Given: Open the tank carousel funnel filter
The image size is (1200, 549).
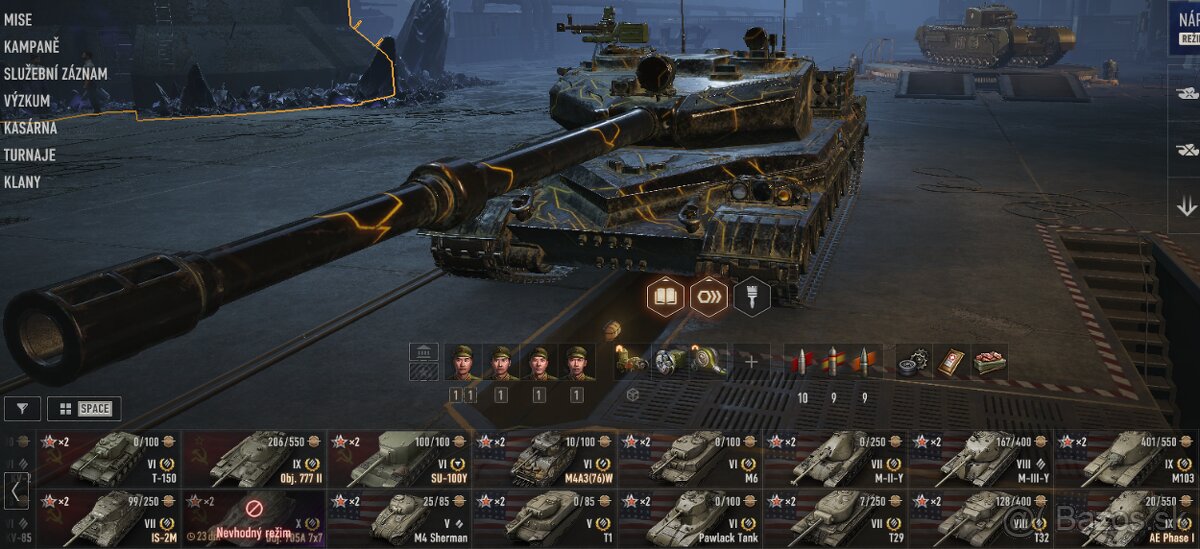Looking at the screenshot, I should pyautogui.click(x=22, y=408).
